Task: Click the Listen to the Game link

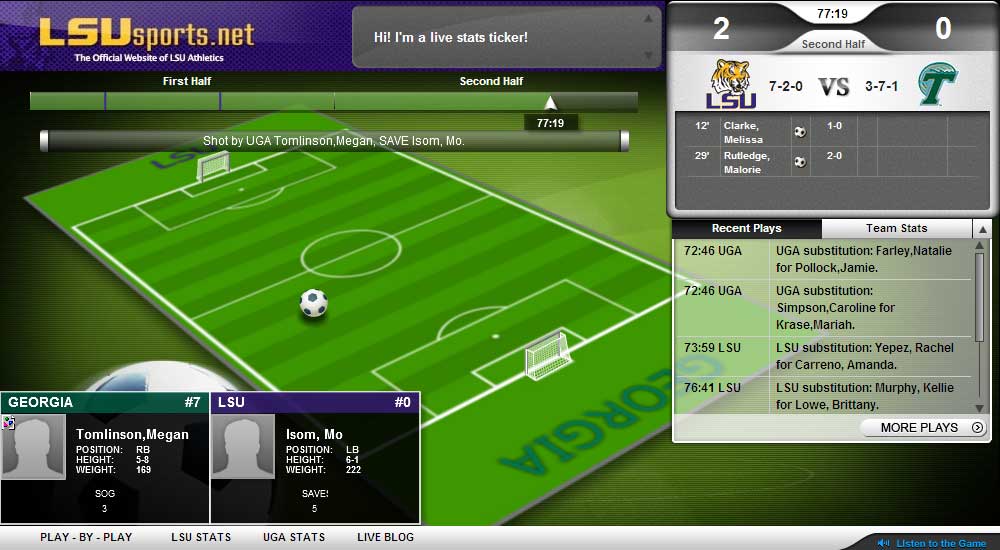Action: 940,543
